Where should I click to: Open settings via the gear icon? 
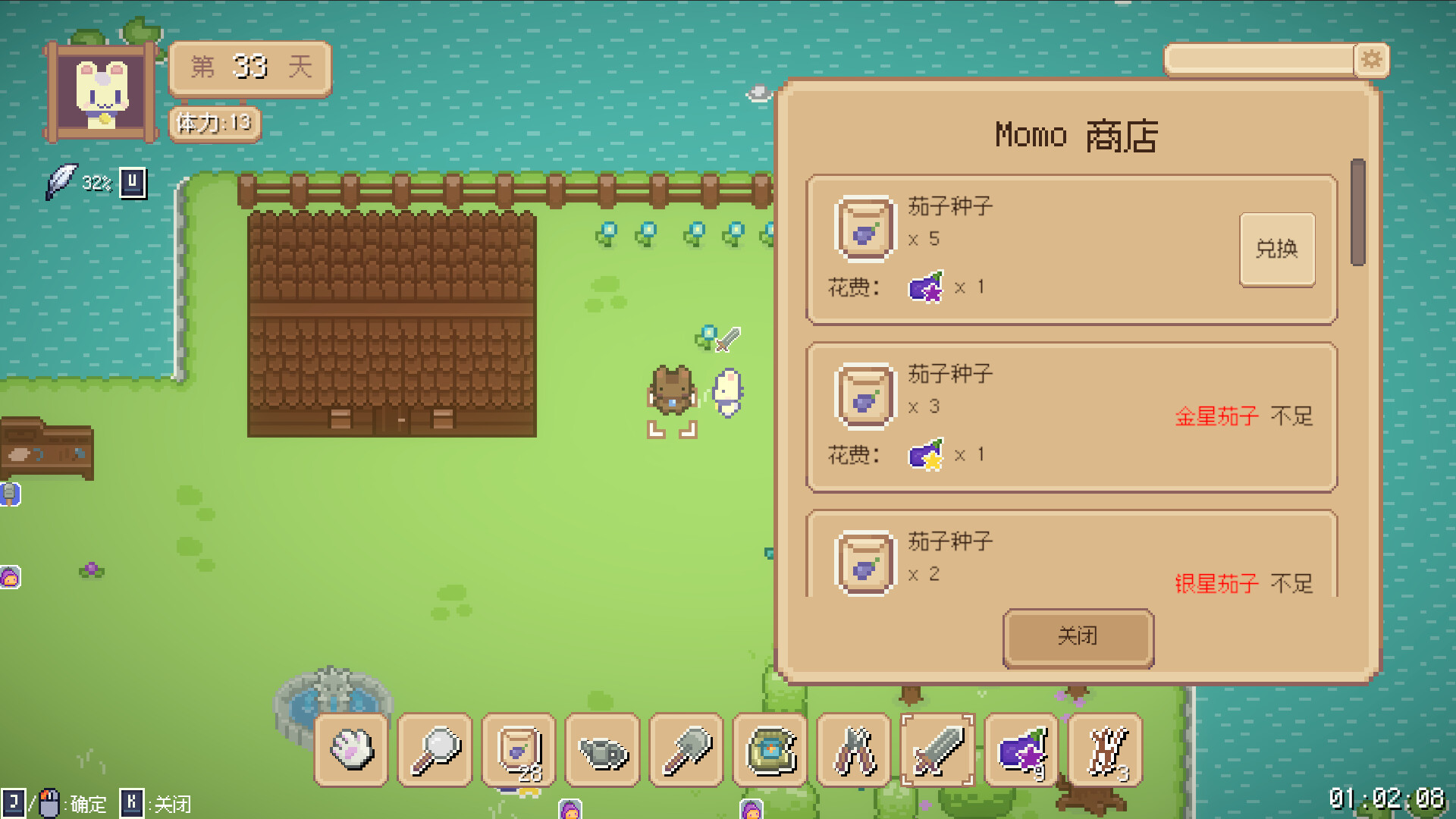click(x=1373, y=60)
